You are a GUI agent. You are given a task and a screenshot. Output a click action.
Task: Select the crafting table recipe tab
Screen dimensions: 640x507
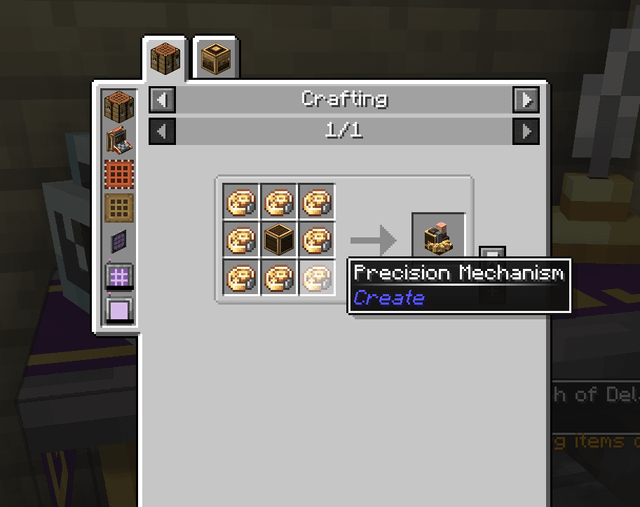164,59
